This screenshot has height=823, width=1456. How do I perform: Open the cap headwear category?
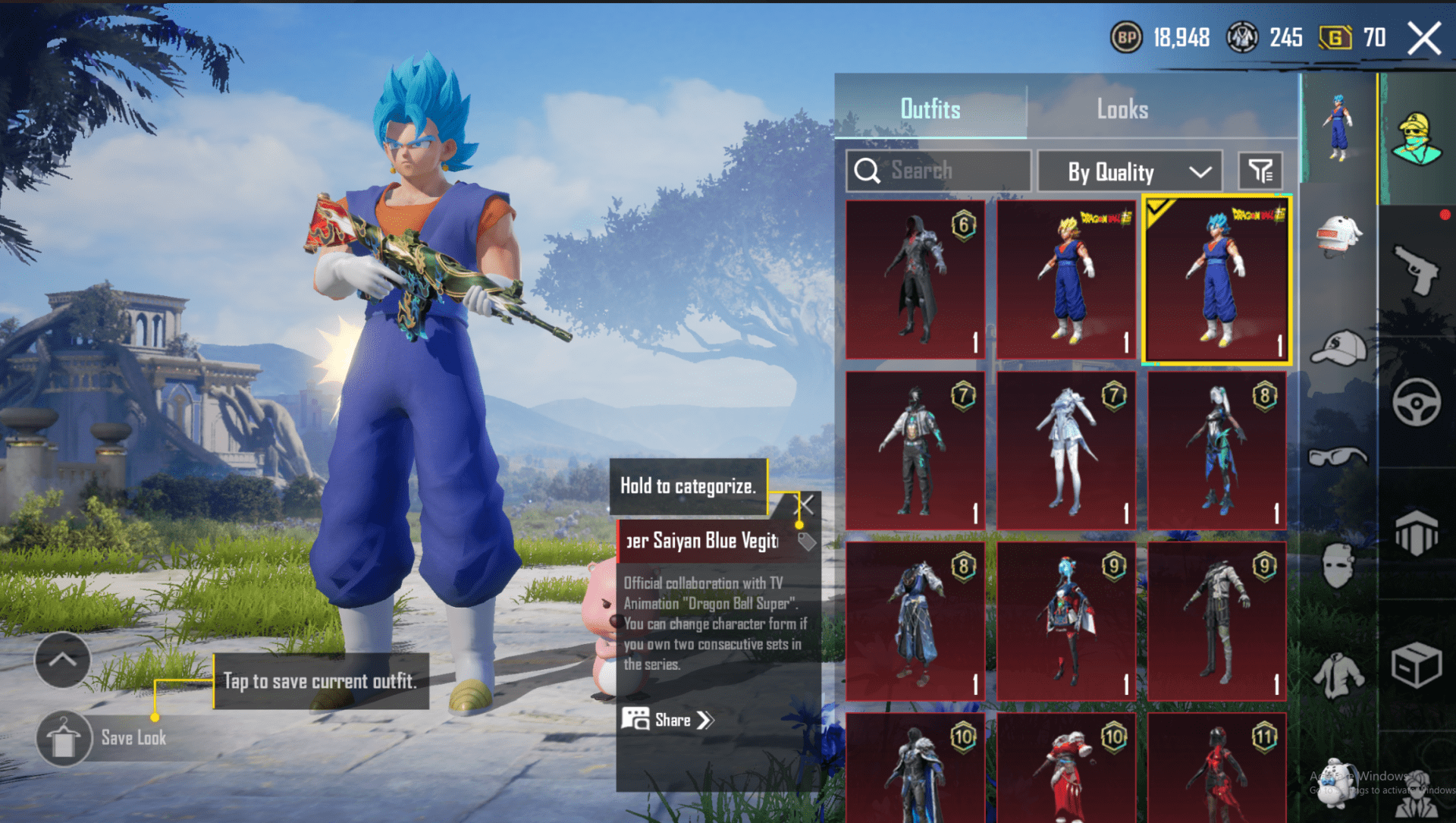1338,349
